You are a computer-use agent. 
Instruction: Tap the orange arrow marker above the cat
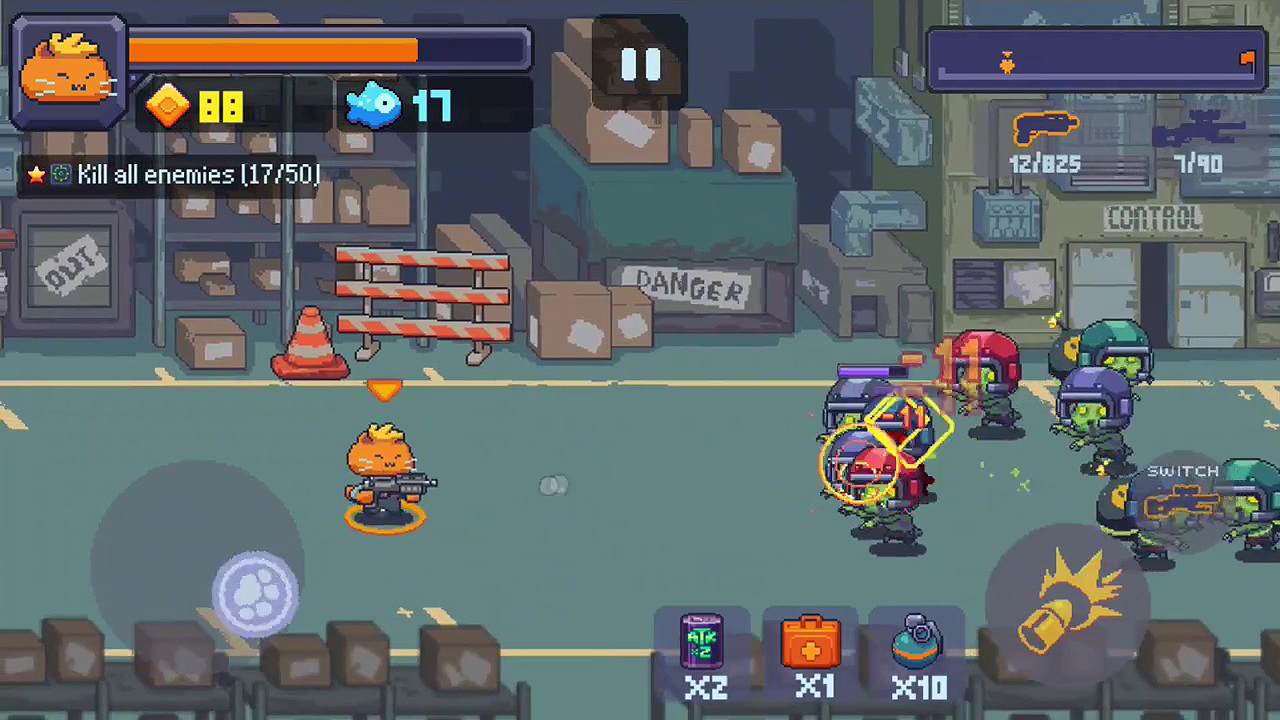click(386, 390)
